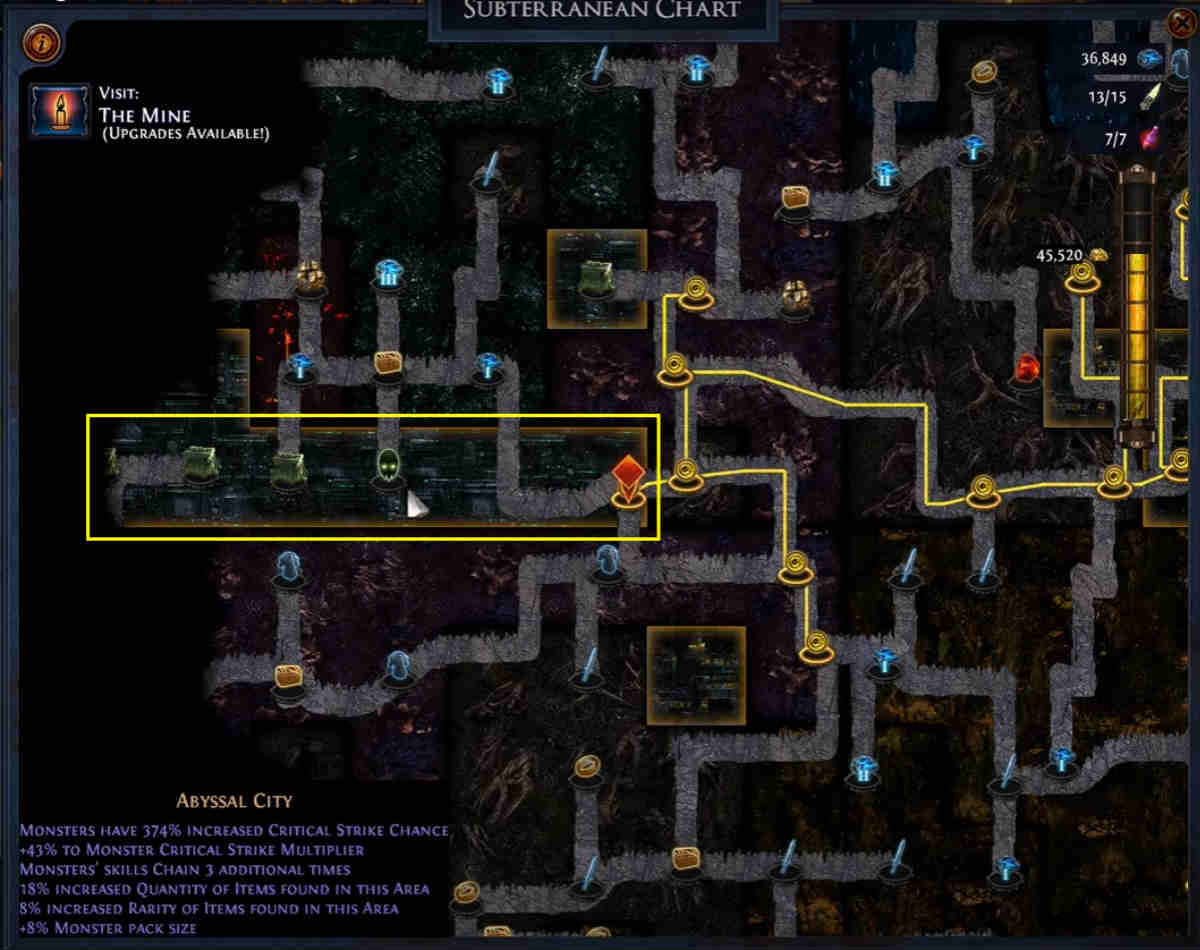Choose the red gem map node
Image resolution: width=1200 pixels, height=950 pixels.
(x=1027, y=368)
